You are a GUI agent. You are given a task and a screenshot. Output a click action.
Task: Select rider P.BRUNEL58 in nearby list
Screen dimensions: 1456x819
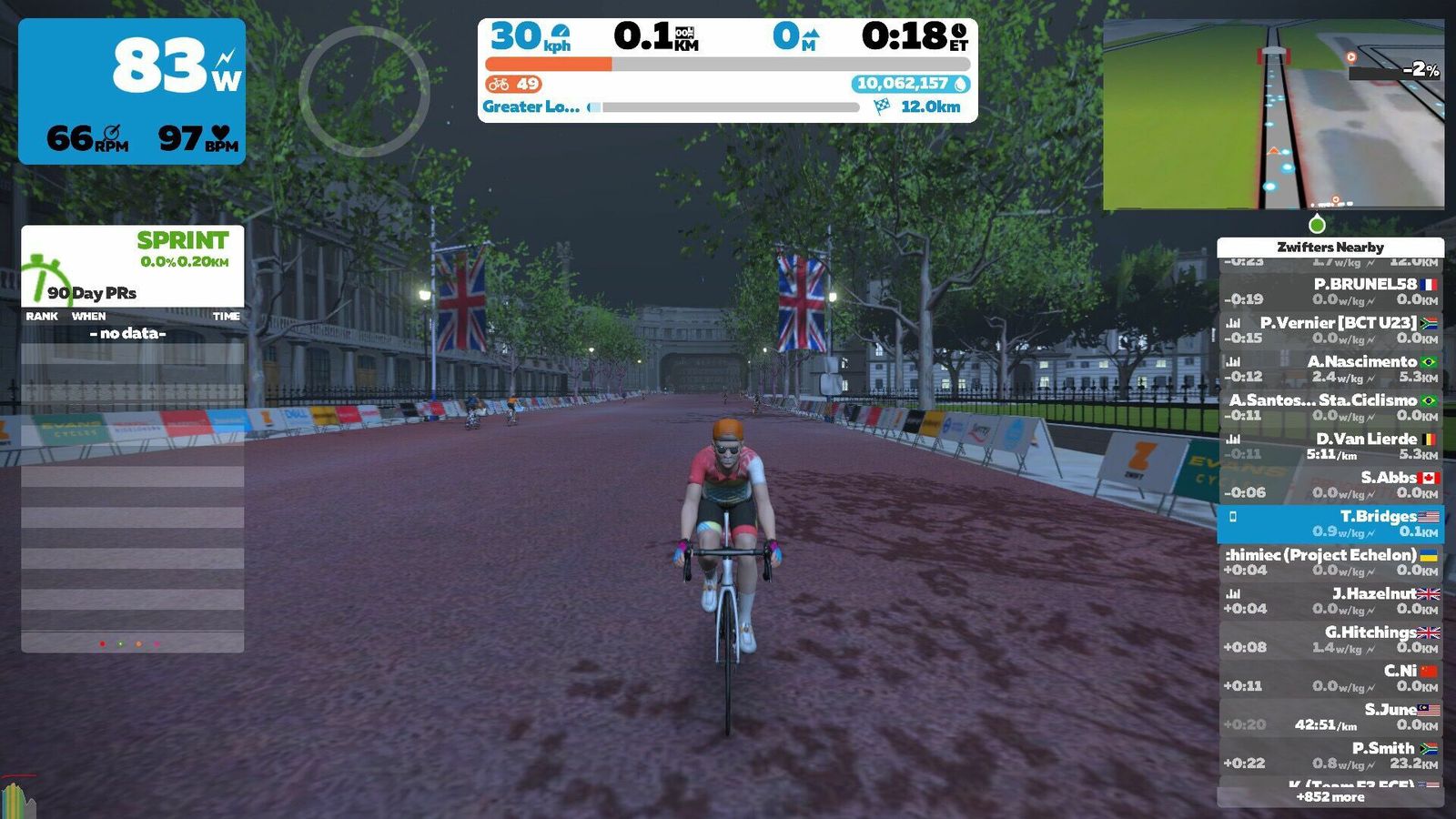(1330, 291)
